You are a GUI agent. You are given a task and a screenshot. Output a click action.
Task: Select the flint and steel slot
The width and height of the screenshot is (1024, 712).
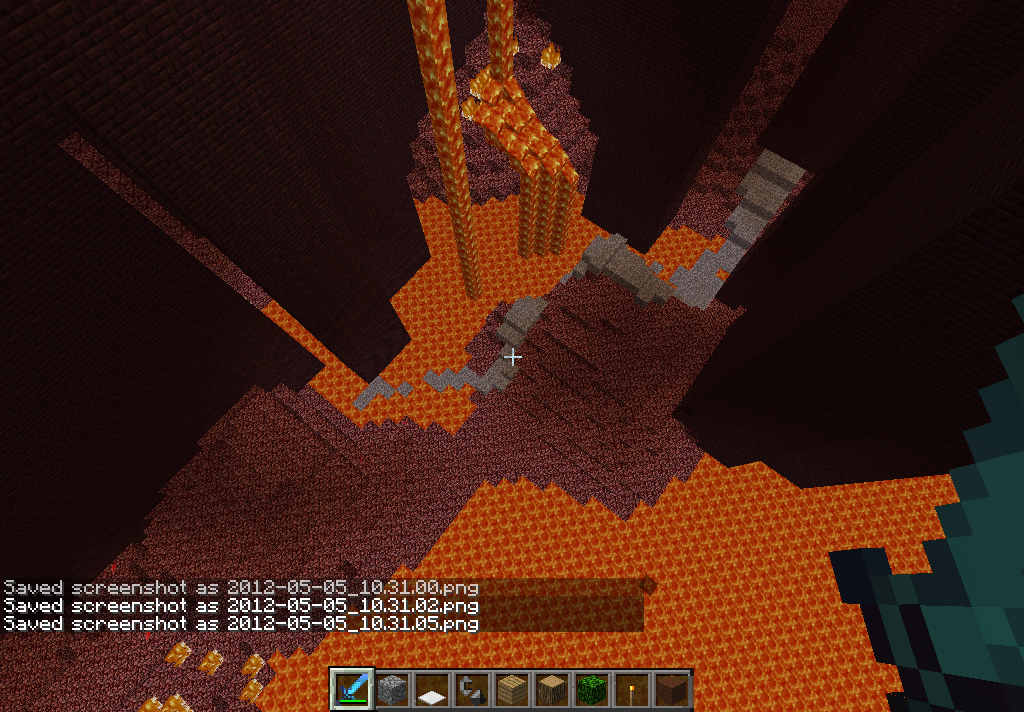(472, 690)
